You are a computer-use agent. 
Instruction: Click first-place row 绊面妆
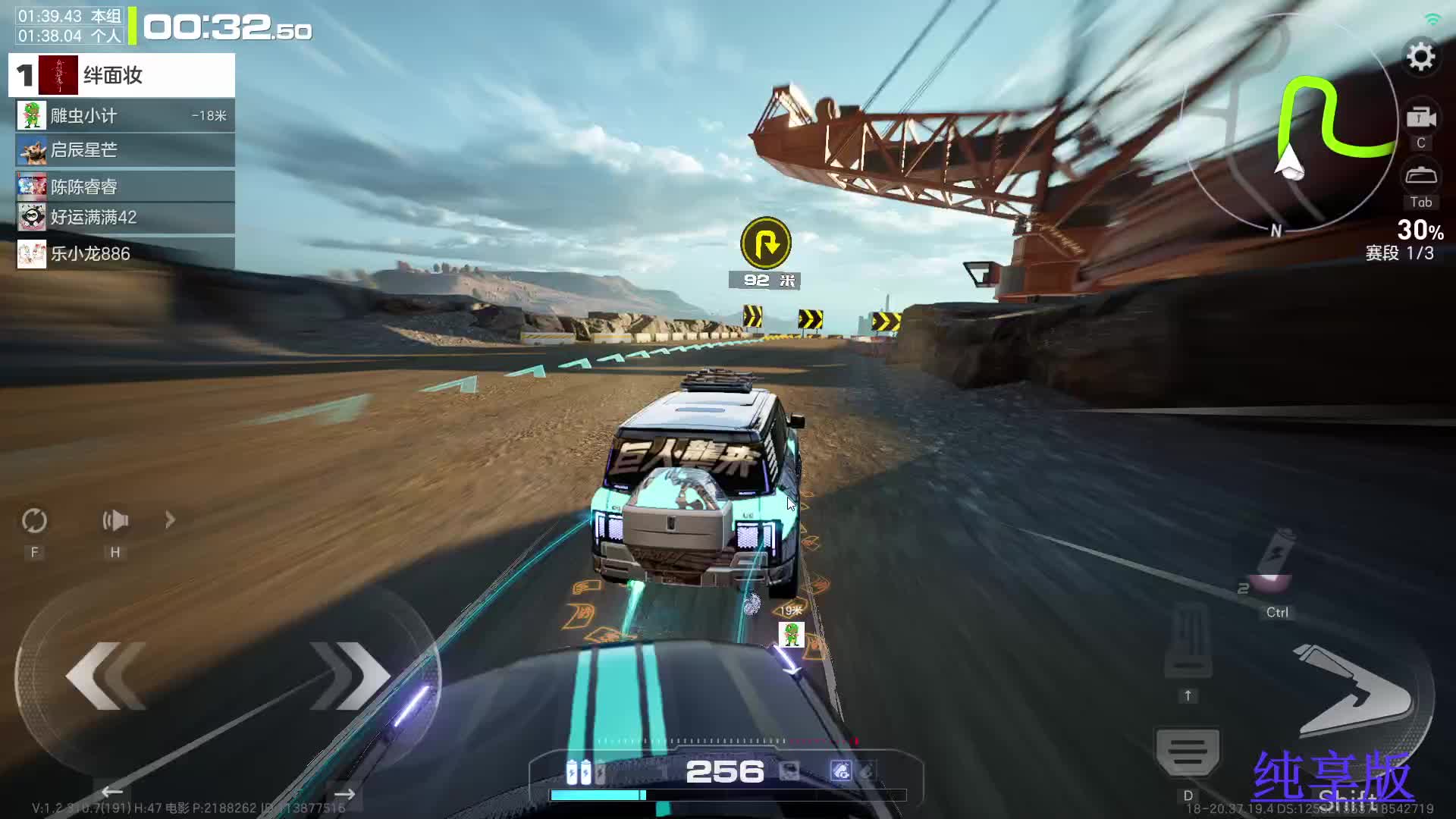(121, 75)
